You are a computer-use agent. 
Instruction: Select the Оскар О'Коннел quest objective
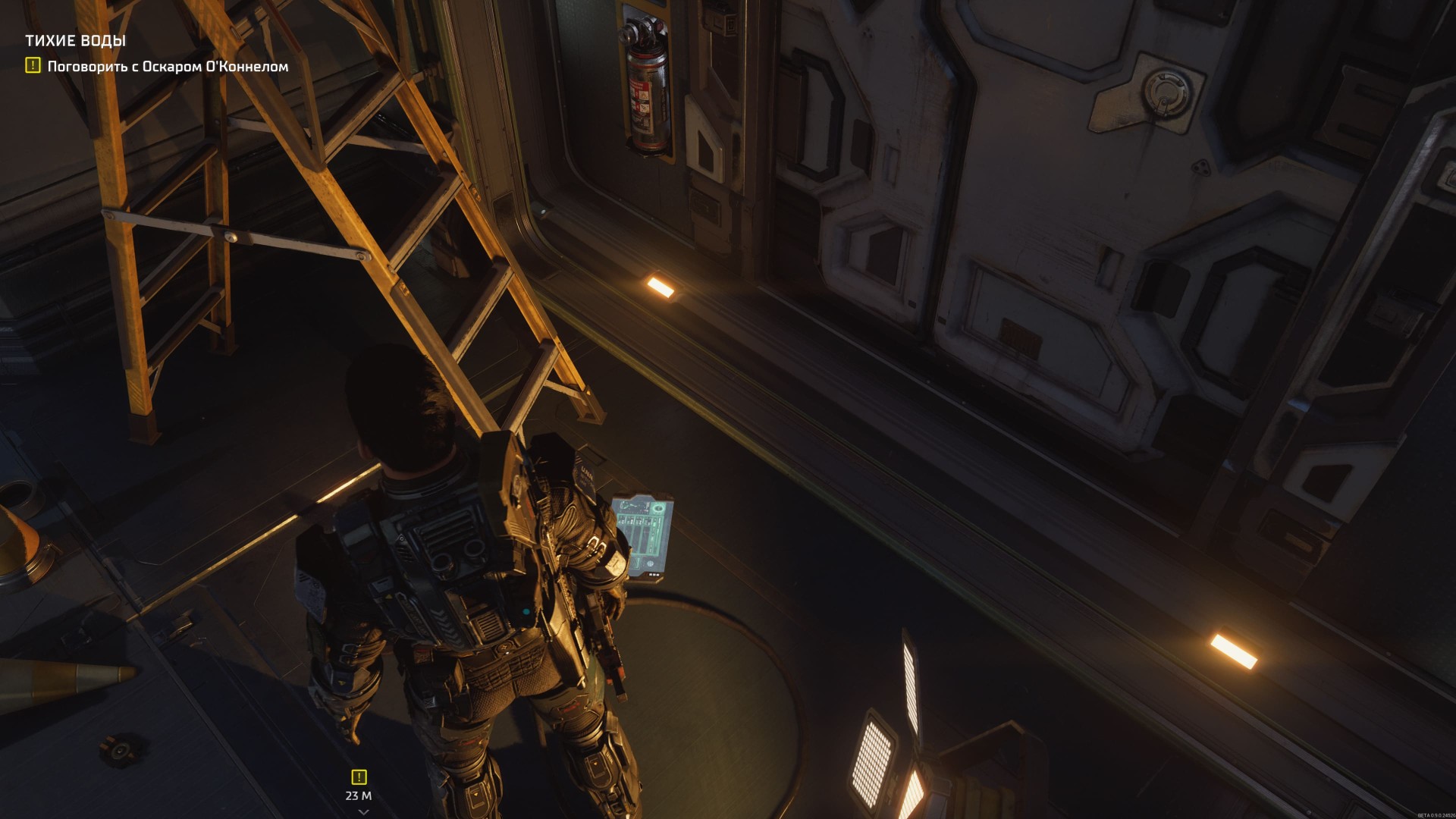tap(168, 67)
